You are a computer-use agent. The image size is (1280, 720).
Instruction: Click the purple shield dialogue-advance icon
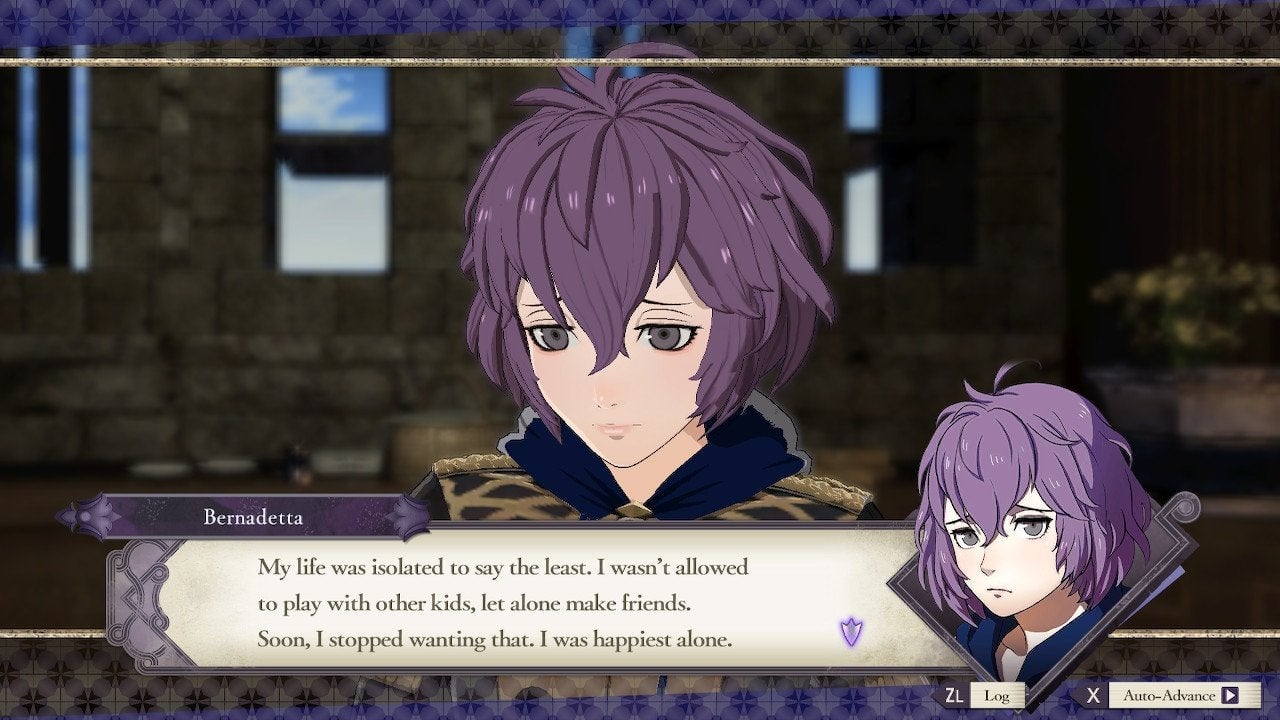(x=849, y=629)
